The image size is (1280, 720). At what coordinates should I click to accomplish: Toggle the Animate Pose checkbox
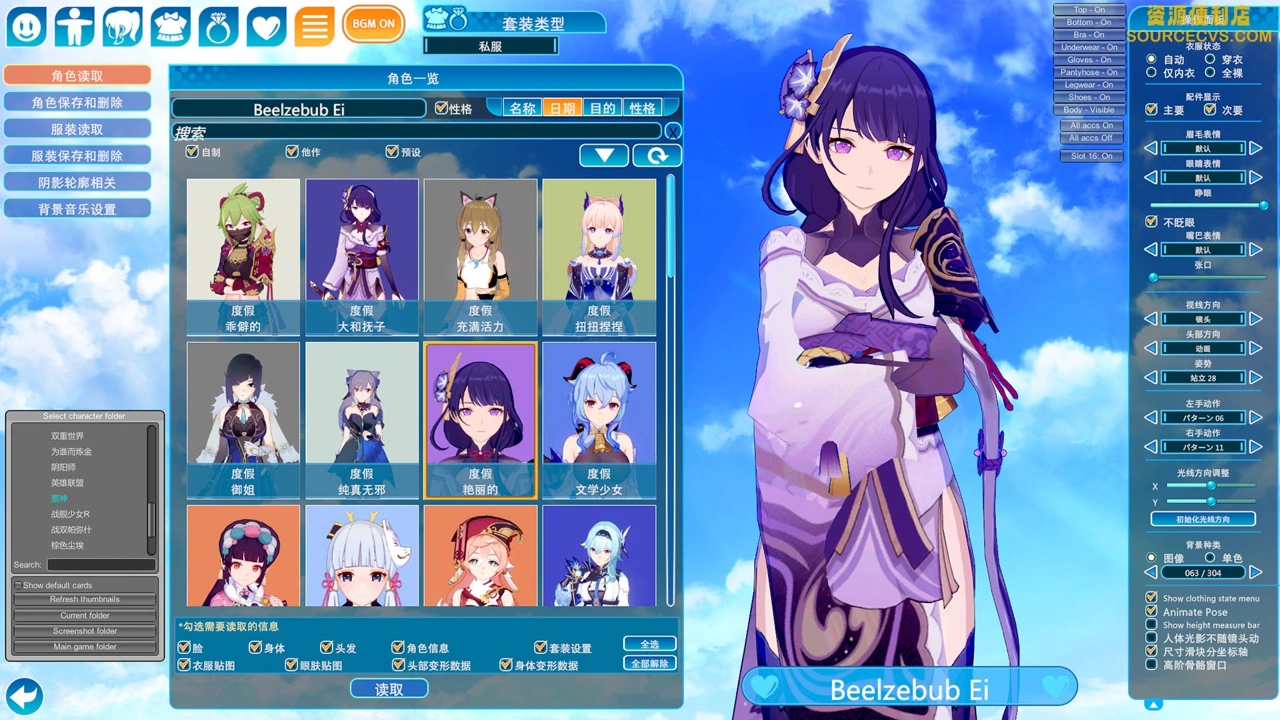(x=1152, y=611)
